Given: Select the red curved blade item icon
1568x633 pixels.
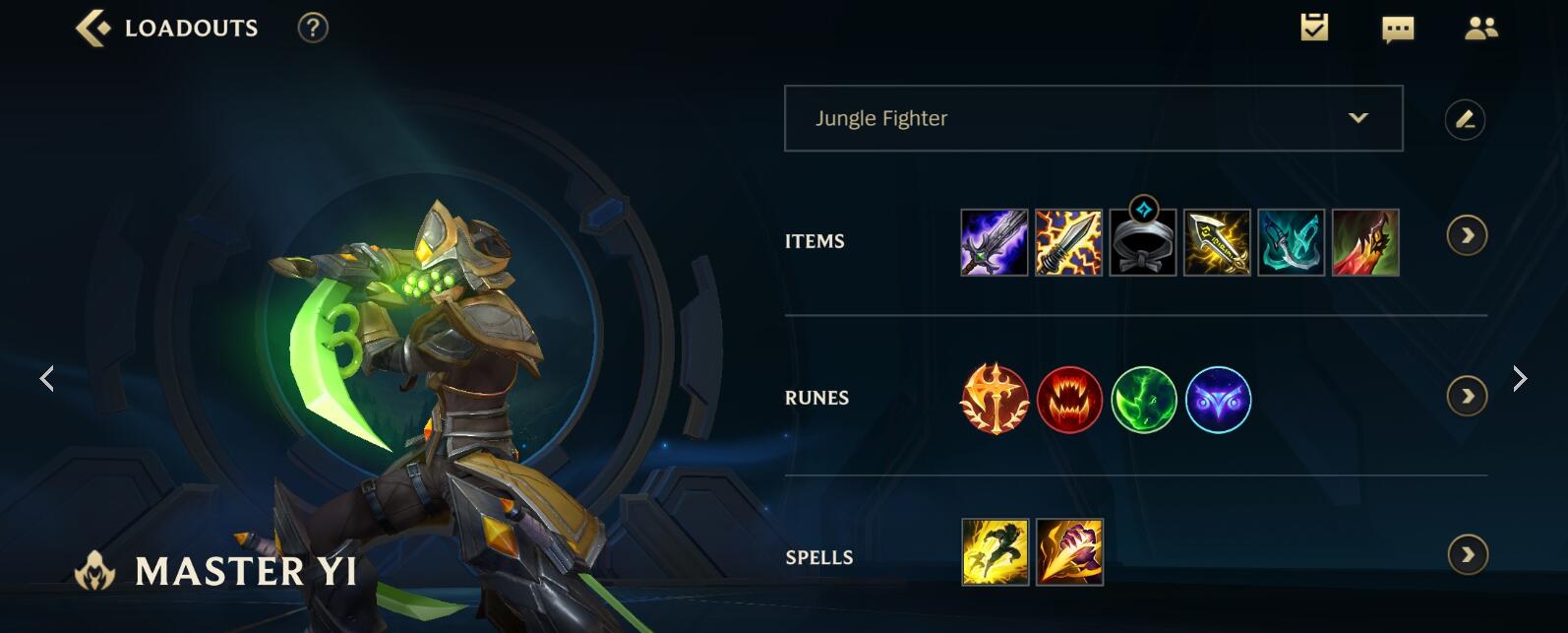Looking at the screenshot, I should 1365,242.
